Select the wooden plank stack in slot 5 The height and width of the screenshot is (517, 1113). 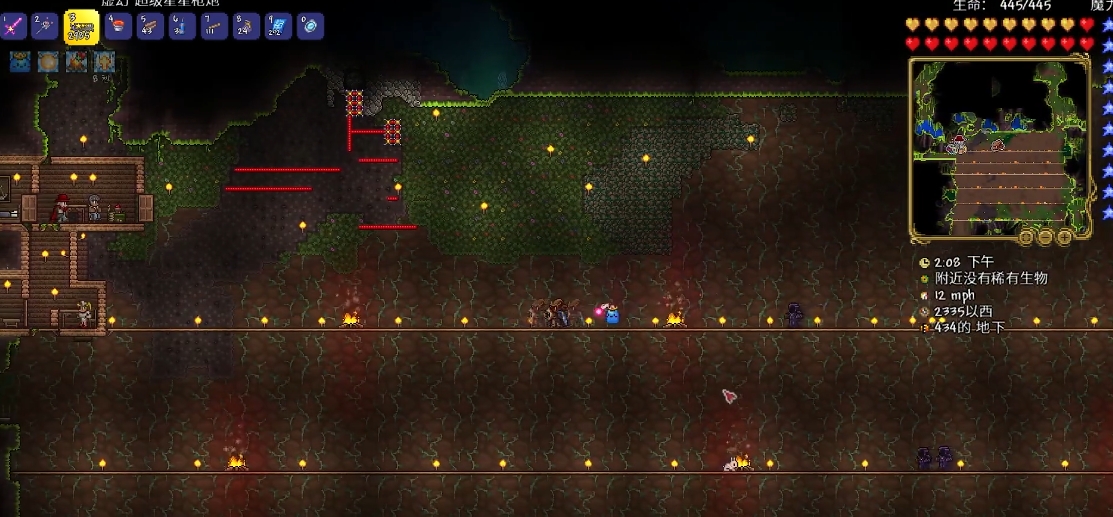tap(151, 27)
